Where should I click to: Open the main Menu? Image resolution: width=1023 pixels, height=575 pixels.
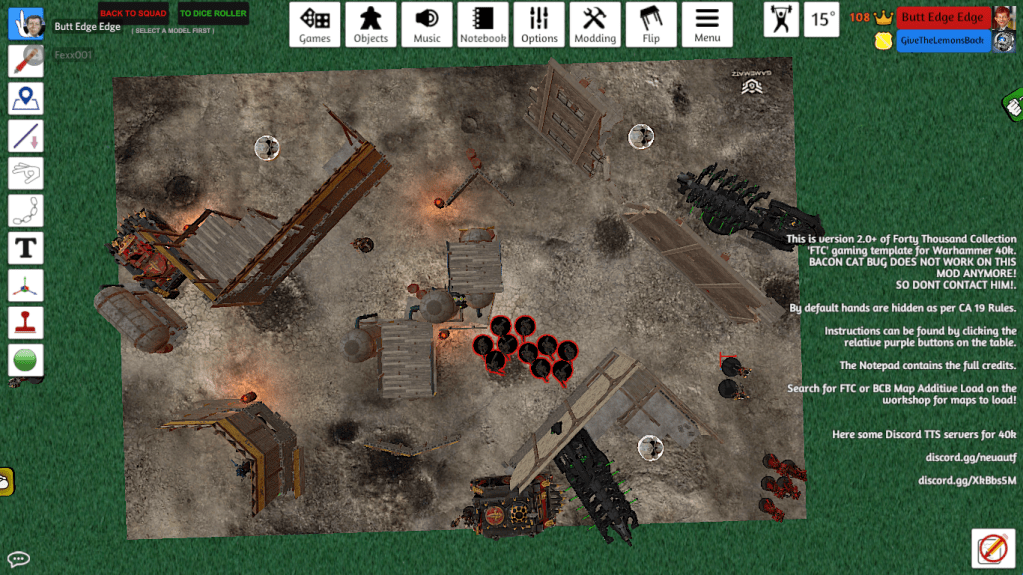[x=707, y=24]
